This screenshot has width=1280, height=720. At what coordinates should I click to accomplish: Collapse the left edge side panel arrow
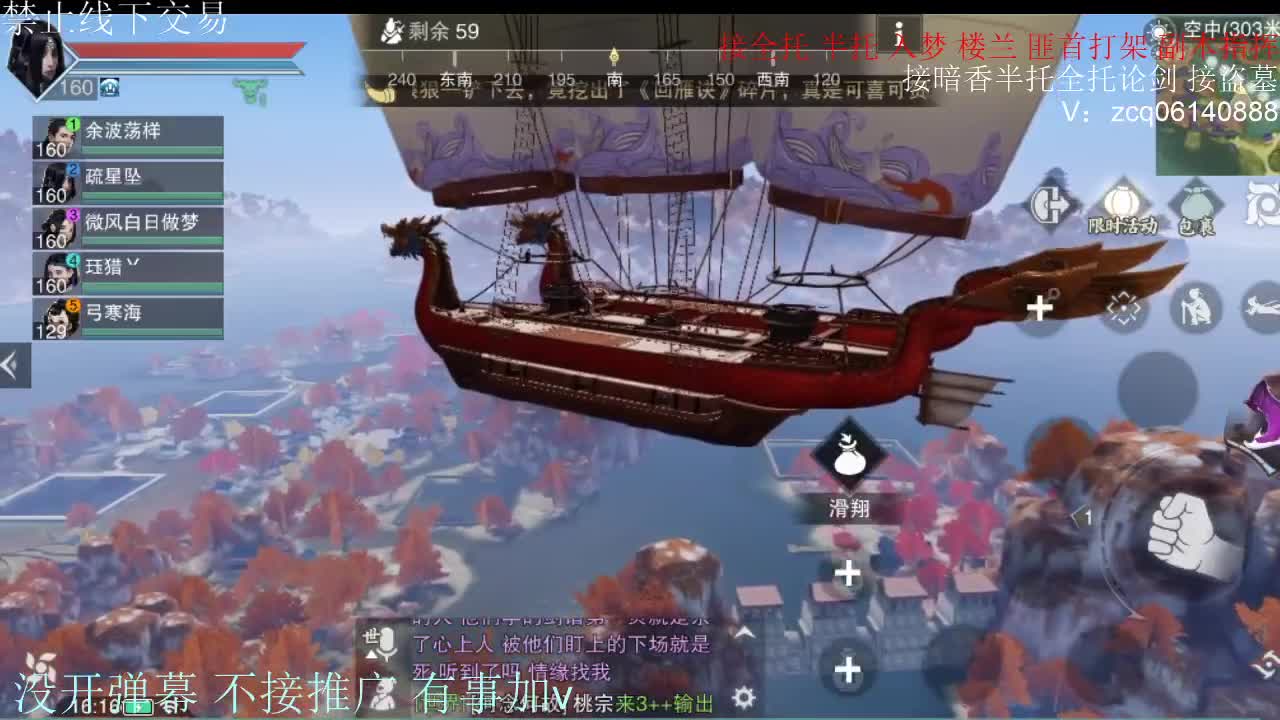tap(12, 364)
